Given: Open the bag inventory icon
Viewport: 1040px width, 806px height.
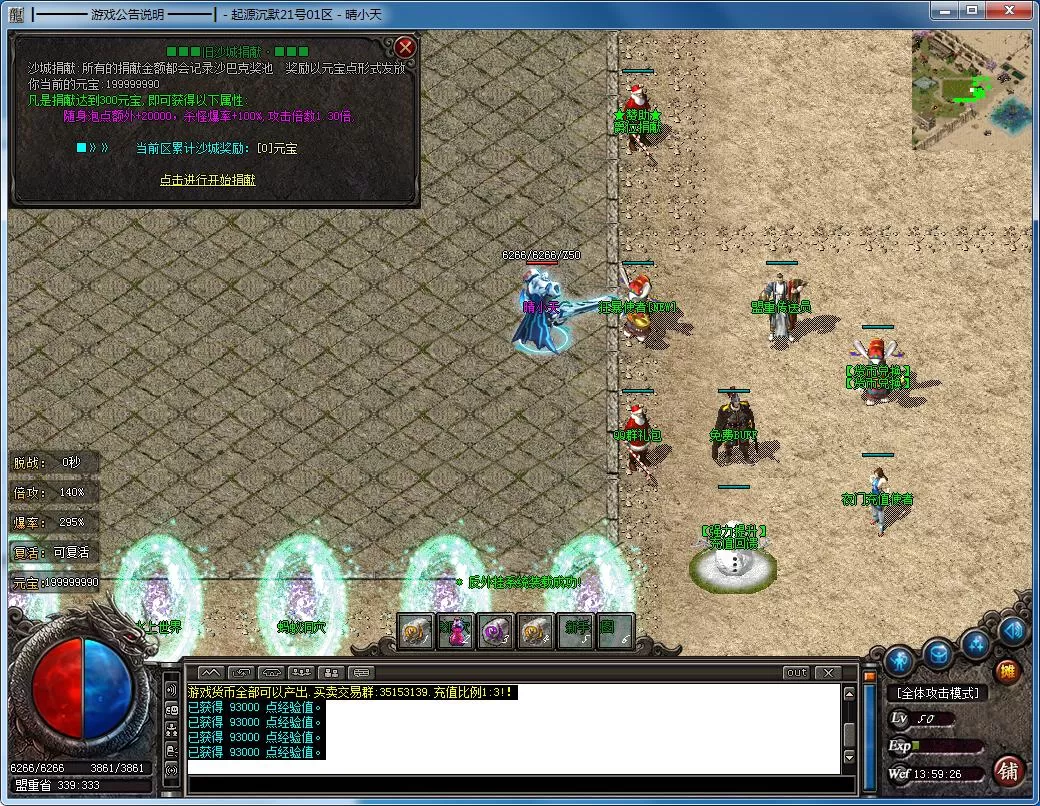Looking at the screenshot, I should (937, 655).
